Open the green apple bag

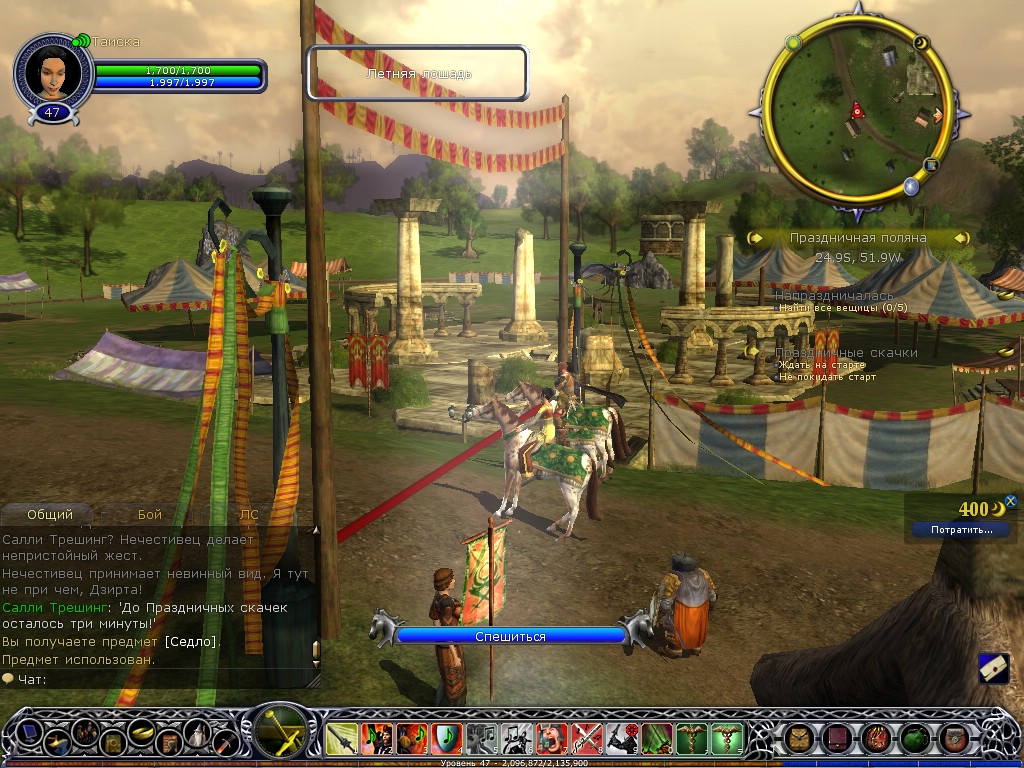point(915,739)
